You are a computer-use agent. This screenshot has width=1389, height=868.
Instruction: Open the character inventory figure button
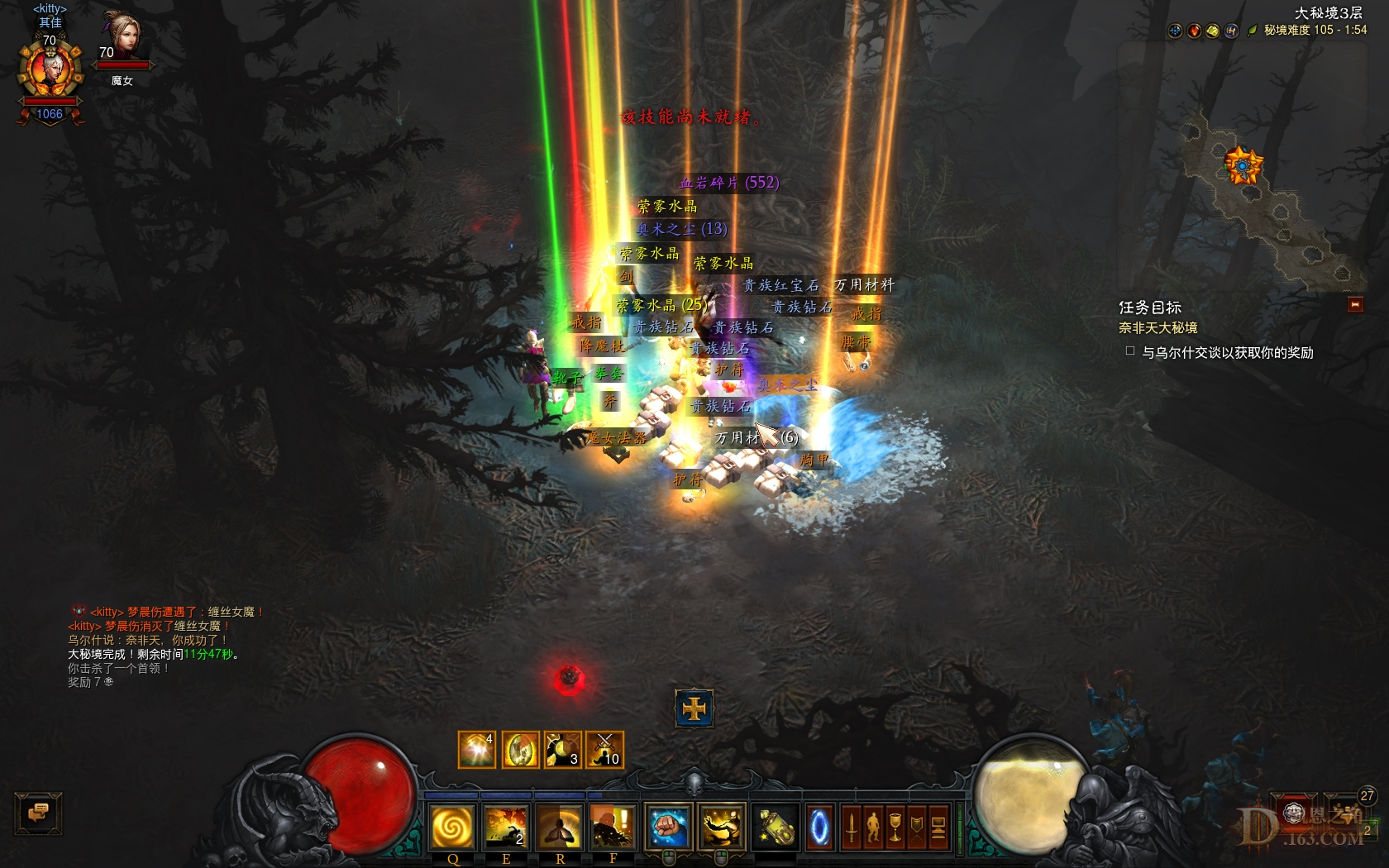[873, 827]
